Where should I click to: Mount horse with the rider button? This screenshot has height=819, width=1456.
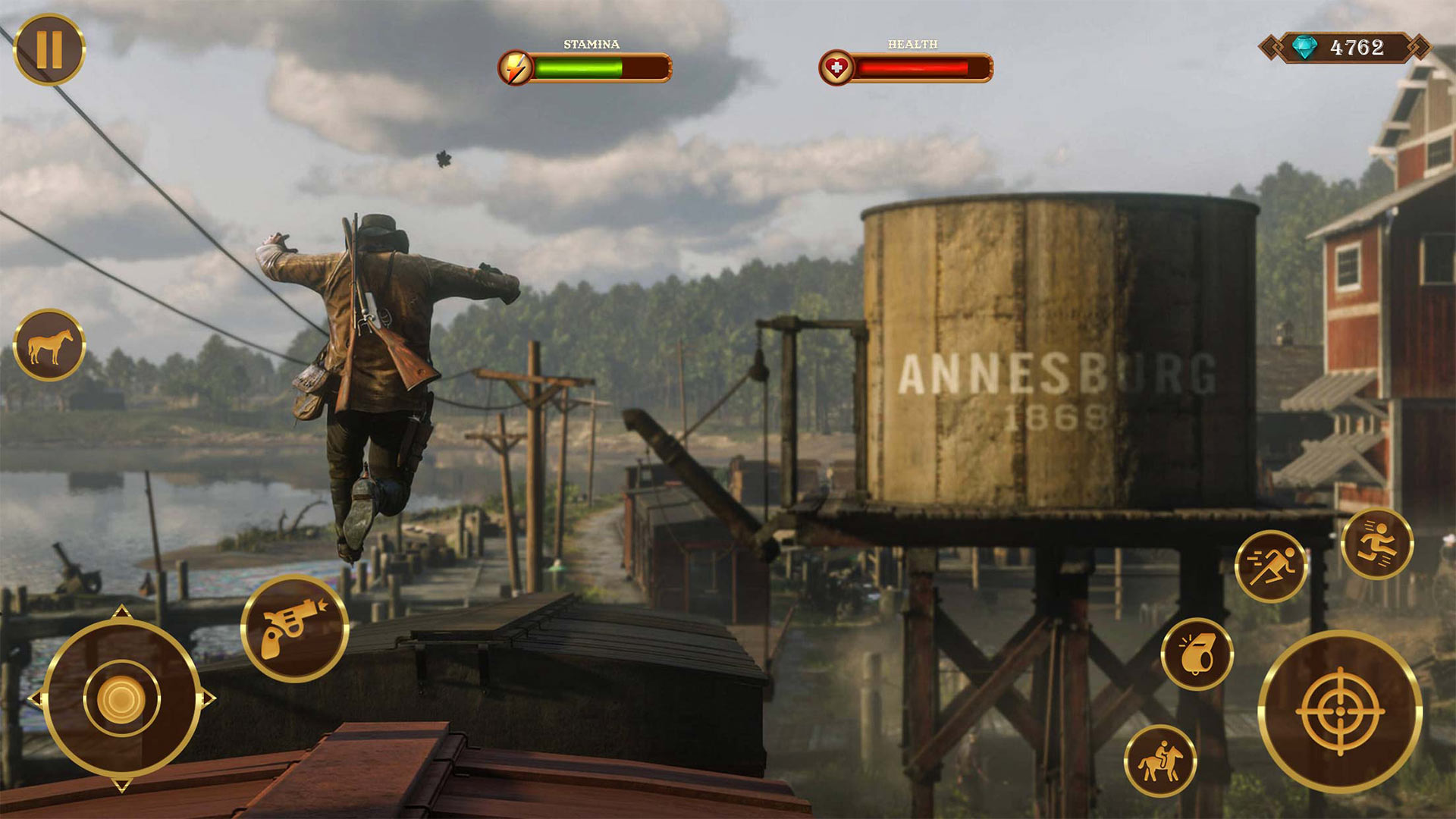(1159, 761)
